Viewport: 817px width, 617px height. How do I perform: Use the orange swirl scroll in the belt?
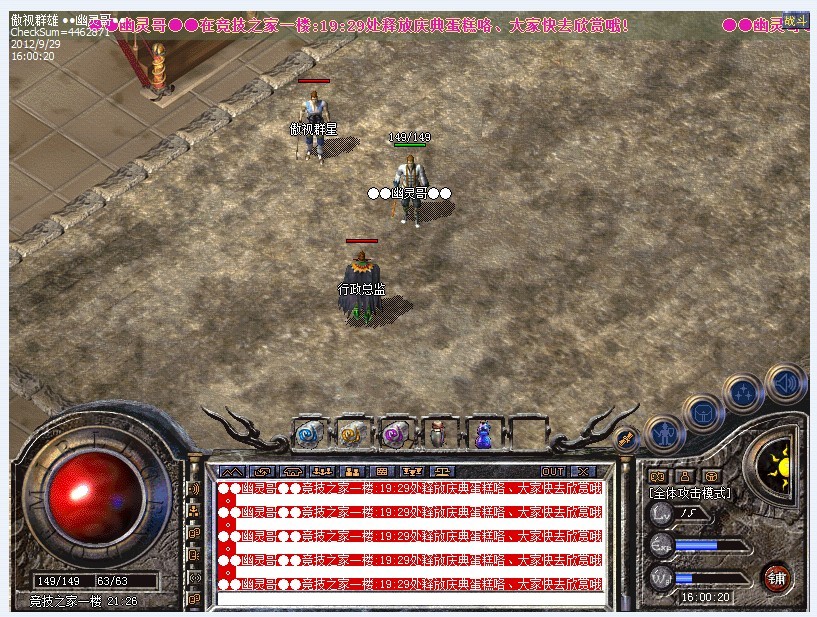[x=350, y=434]
